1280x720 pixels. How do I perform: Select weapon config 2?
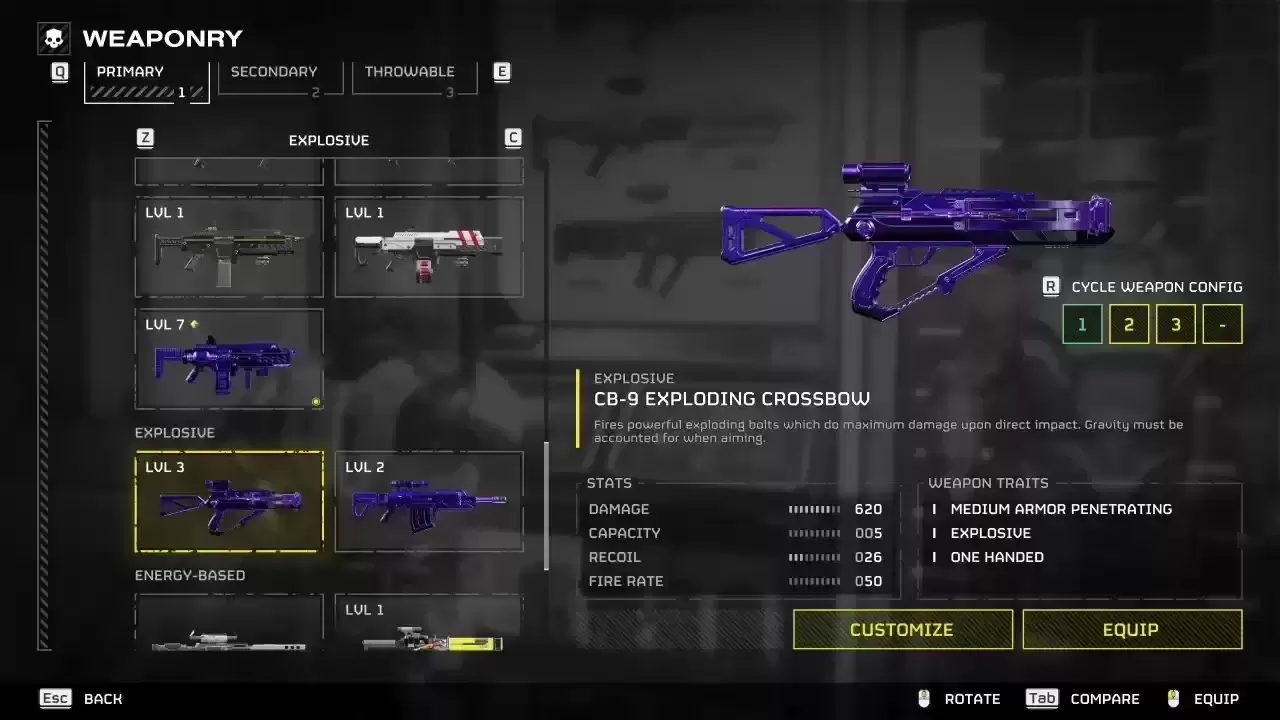click(x=1129, y=324)
